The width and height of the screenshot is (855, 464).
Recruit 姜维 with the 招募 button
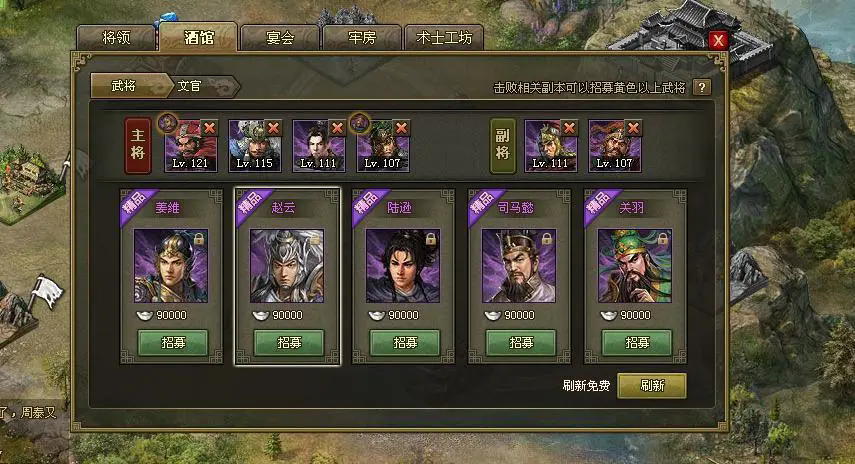coord(171,342)
